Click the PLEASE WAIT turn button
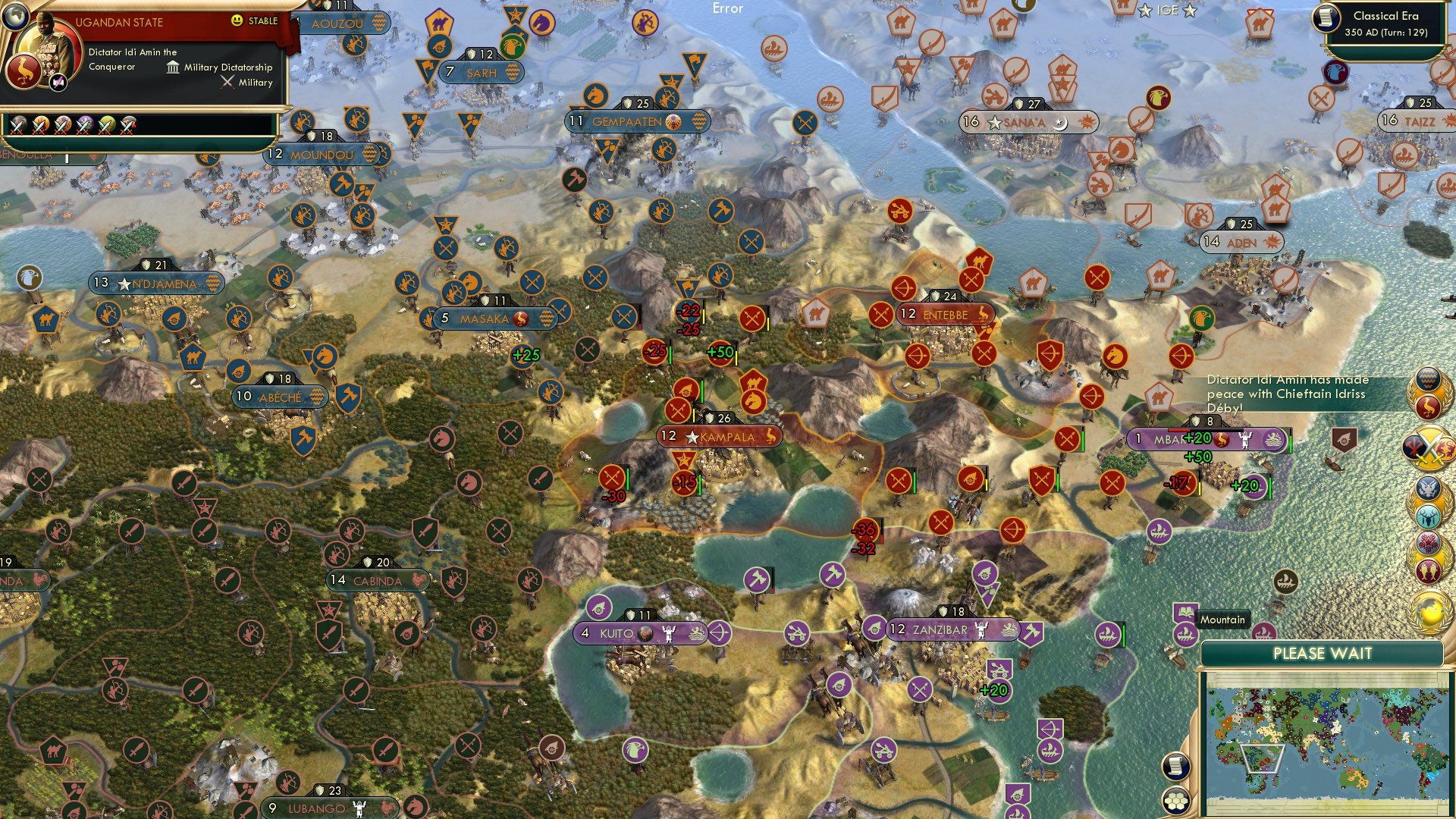The width and height of the screenshot is (1456, 819). click(1322, 654)
